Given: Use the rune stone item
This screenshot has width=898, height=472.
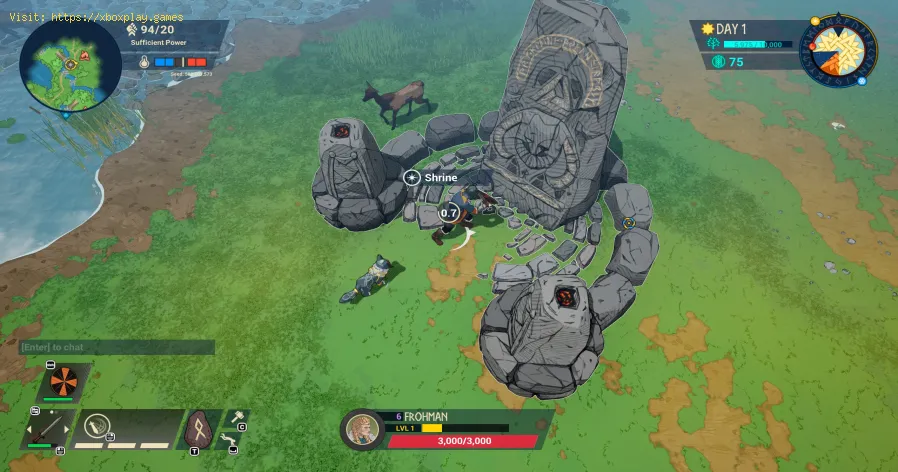Looking at the screenshot, I should click(200, 429).
